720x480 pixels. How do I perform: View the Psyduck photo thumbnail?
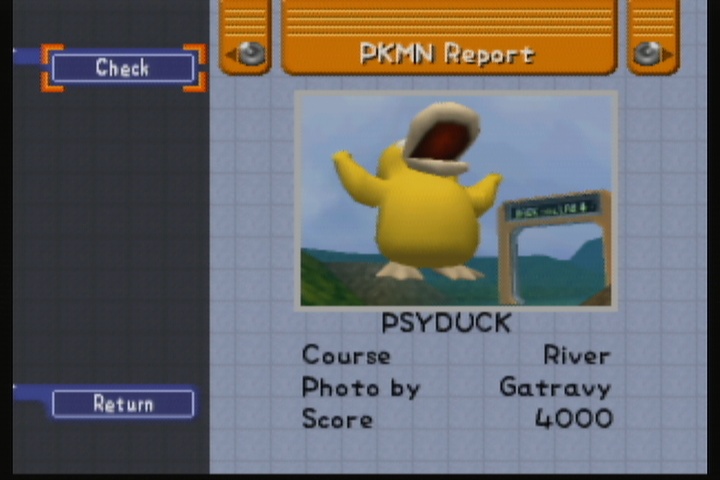point(456,199)
